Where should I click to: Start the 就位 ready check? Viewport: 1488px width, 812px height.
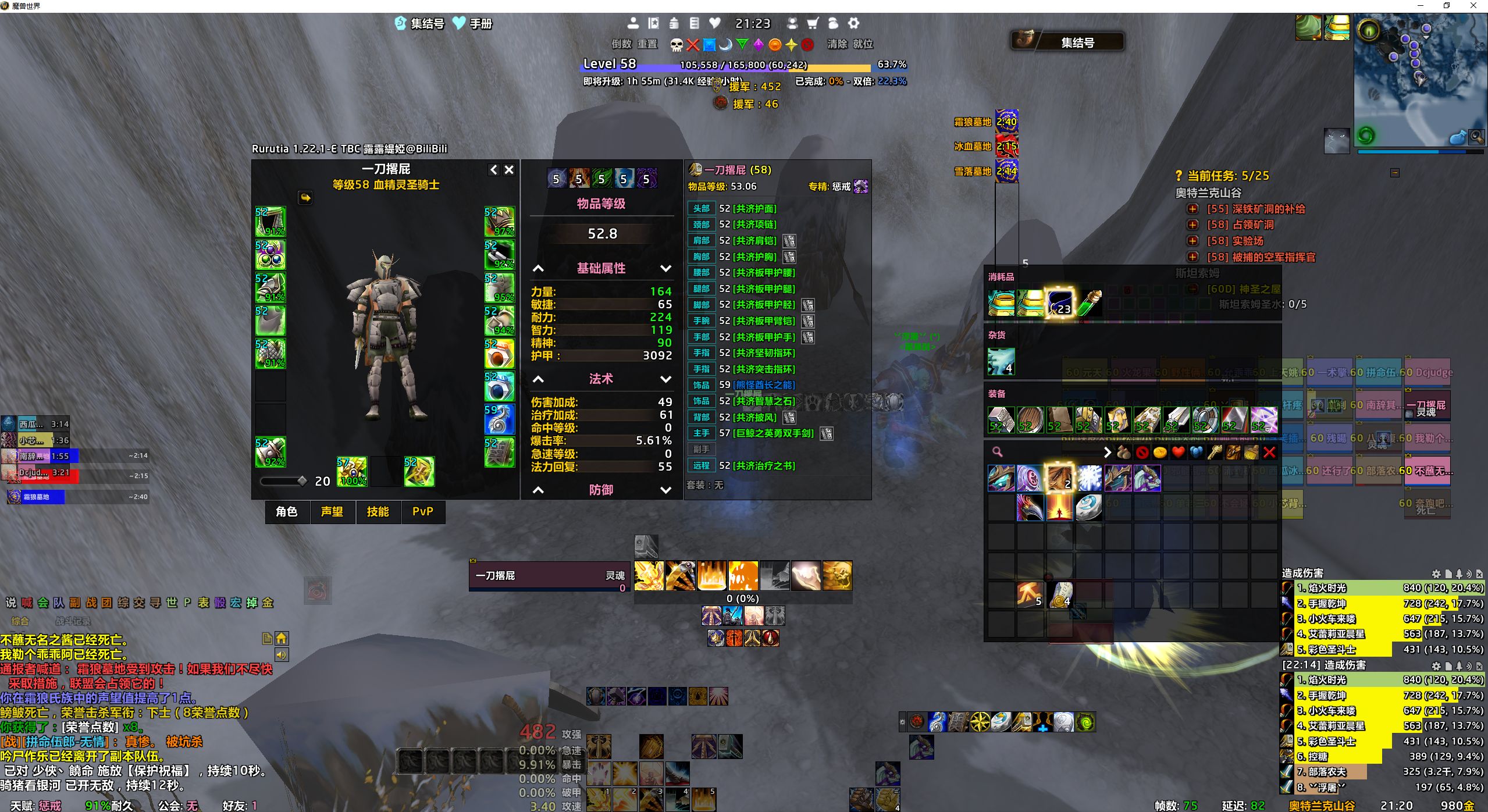[x=863, y=44]
